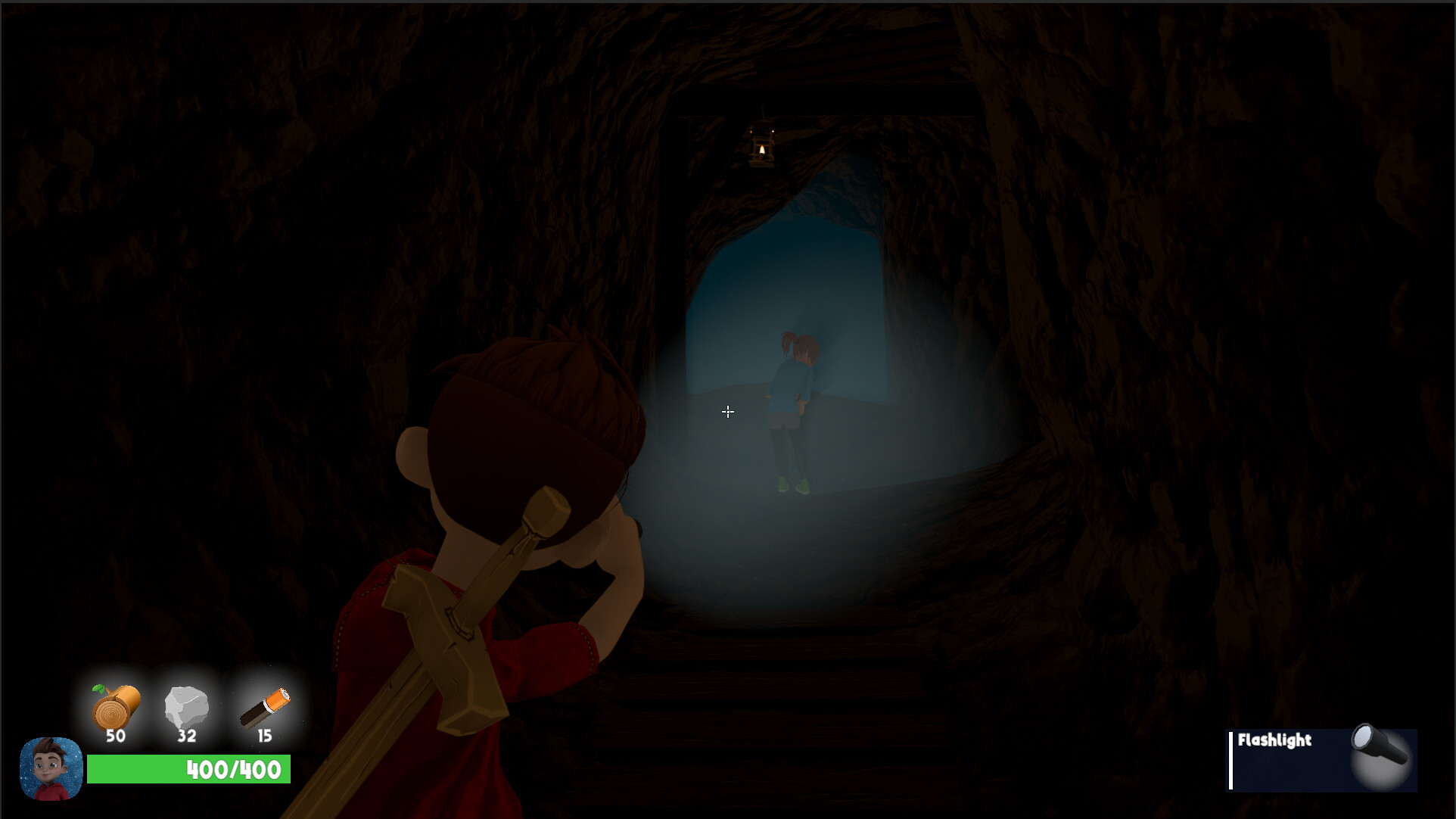
Task: Click the crosshair at screen center
Action: point(727,411)
